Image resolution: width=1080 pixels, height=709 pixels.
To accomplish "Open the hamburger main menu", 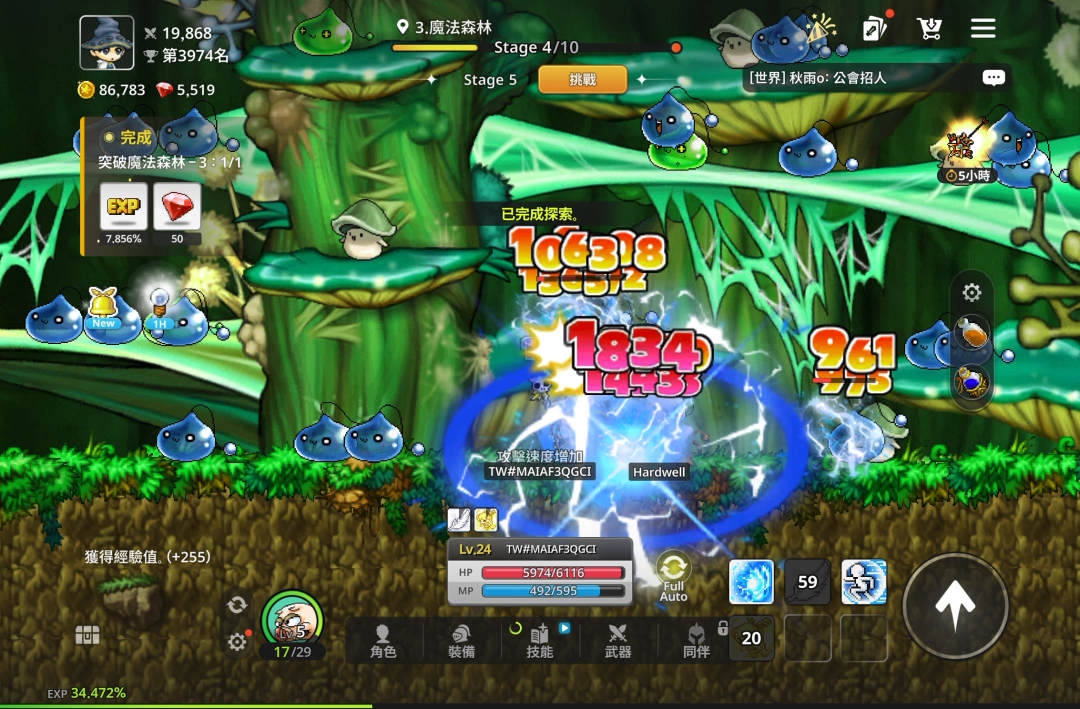I will point(983,28).
